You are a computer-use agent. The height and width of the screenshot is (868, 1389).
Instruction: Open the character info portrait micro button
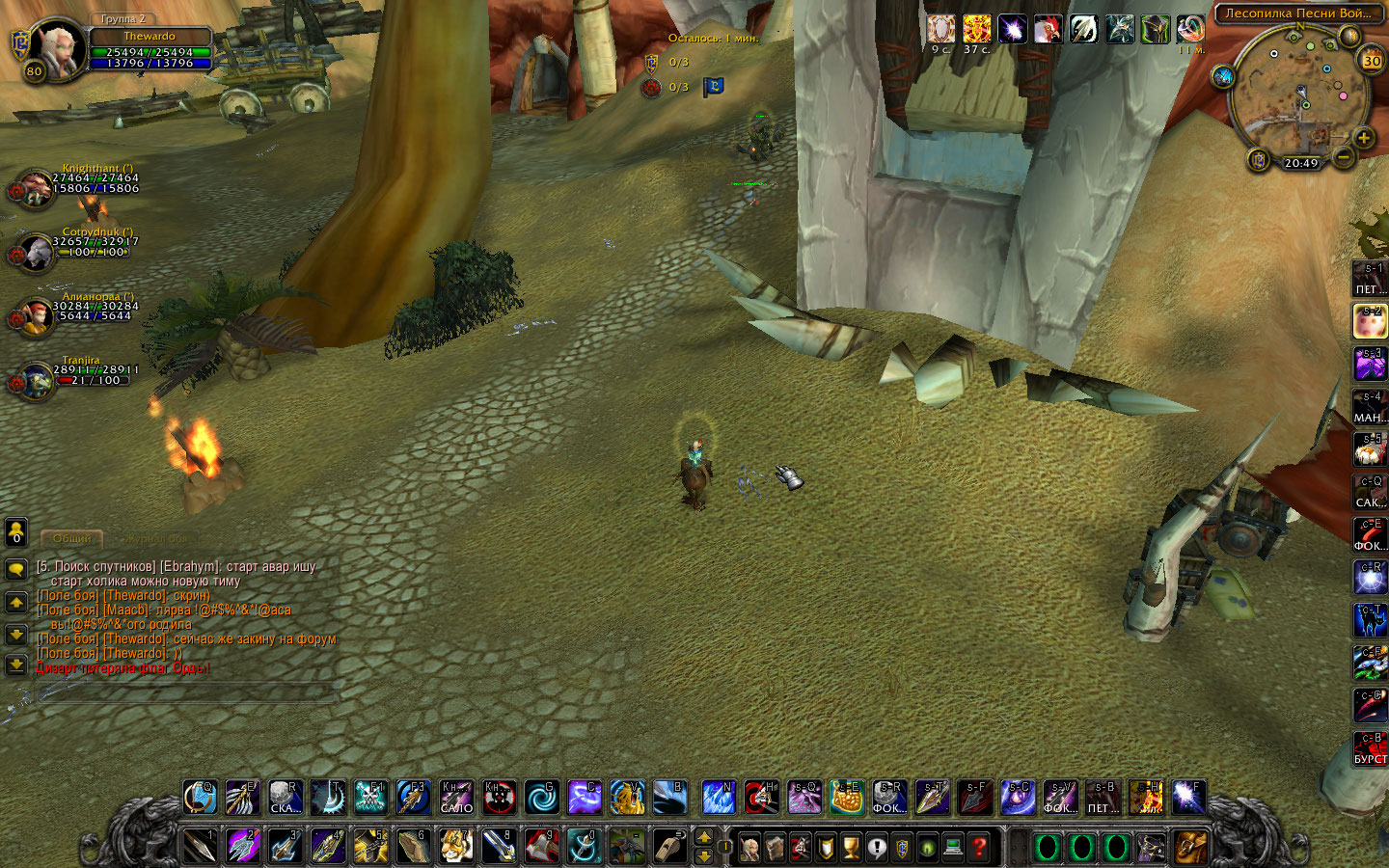tap(749, 848)
